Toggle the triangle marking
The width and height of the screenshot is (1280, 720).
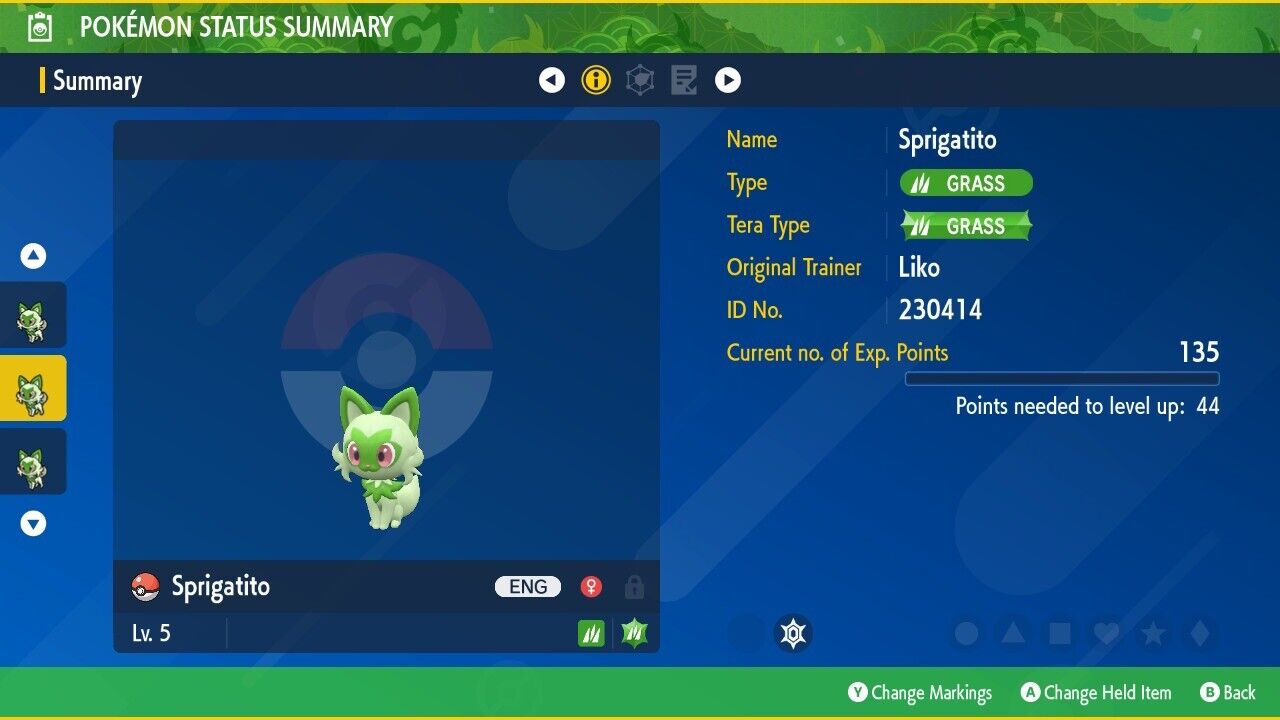click(1013, 633)
